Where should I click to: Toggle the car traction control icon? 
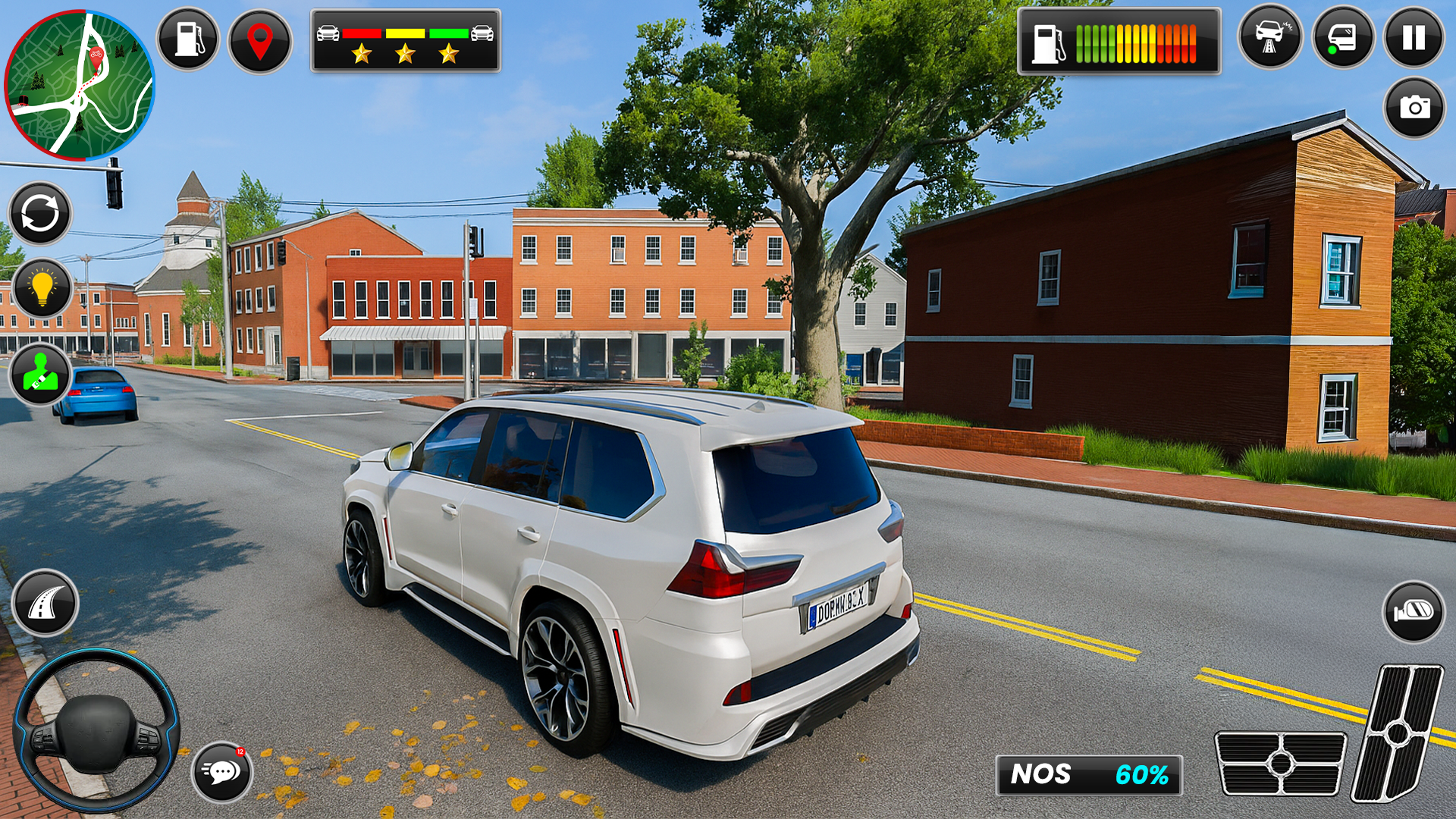pos(1269,37)
